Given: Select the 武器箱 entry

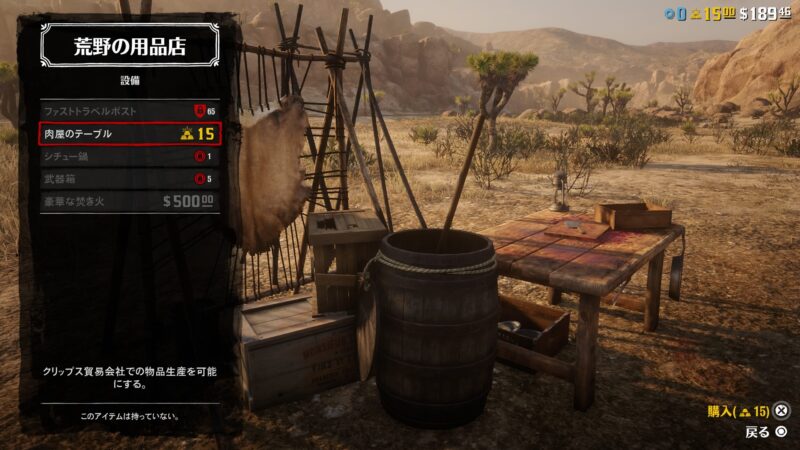Looking at the screenshot, I should pos(128,178).
